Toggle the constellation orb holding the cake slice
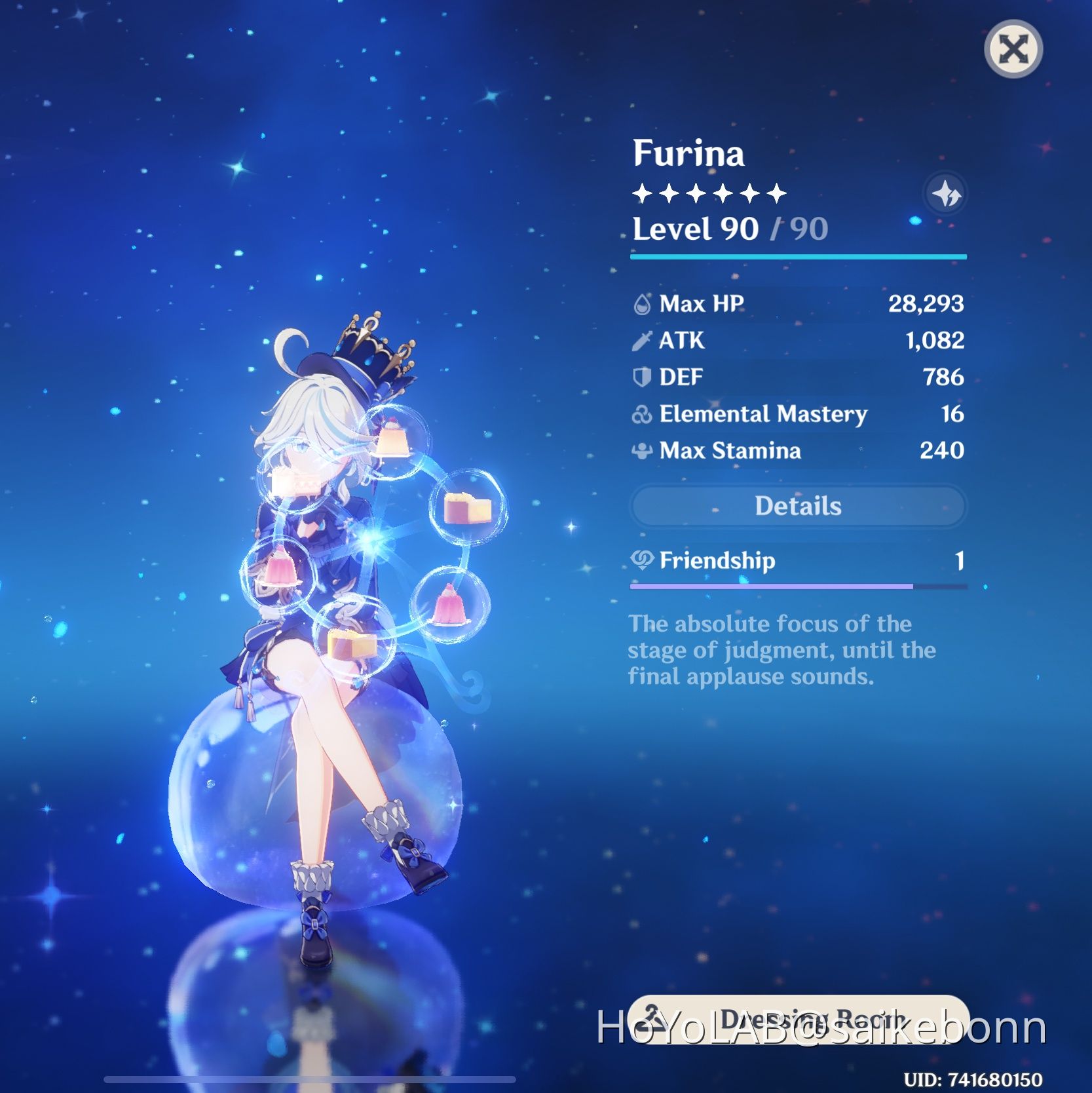This screenshot has width=1092, height=1093. tap(466, 510)
